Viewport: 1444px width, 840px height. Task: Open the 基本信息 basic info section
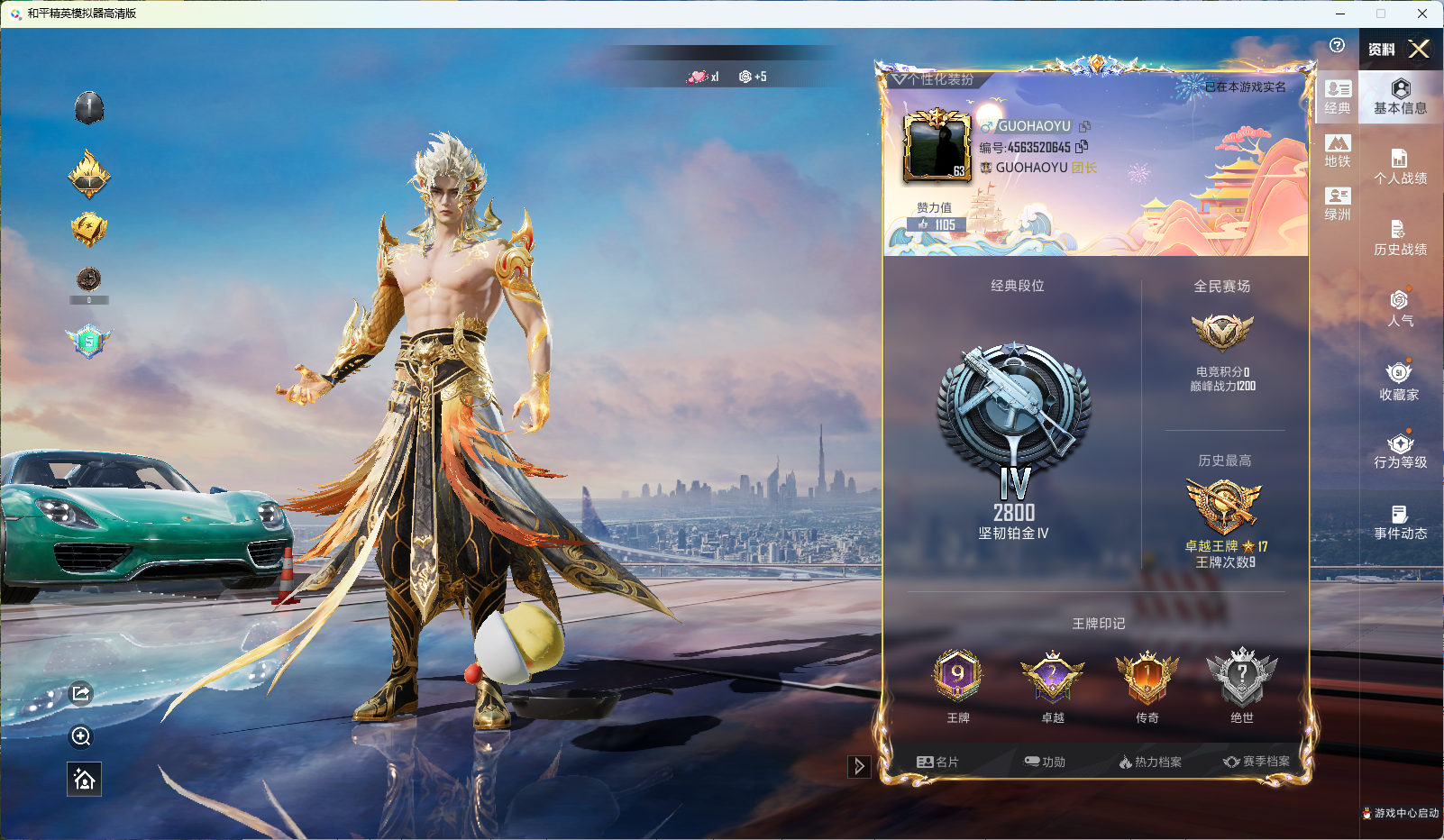(x=1400, y=96)
